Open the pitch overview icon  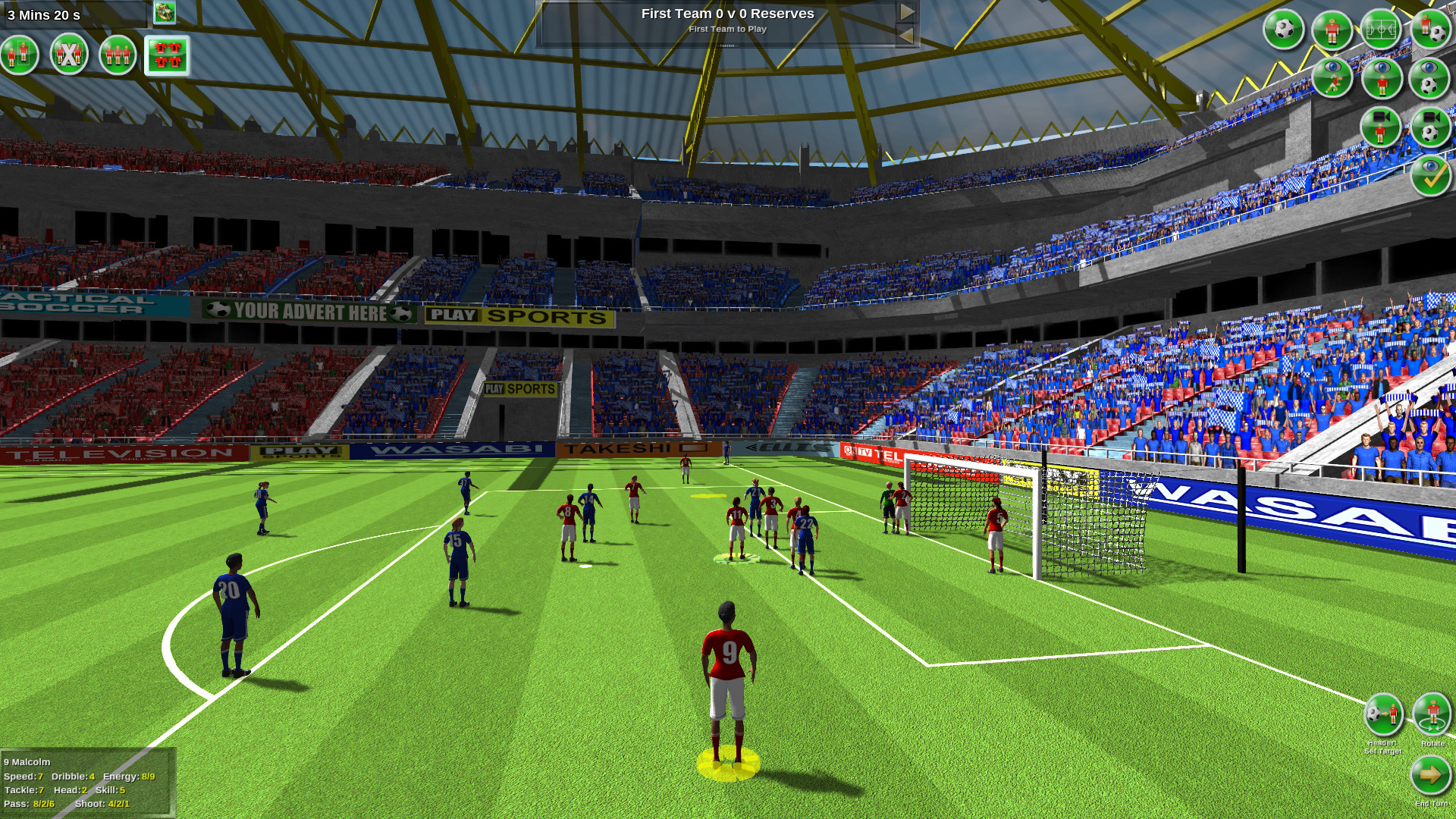coord(1381,30)
